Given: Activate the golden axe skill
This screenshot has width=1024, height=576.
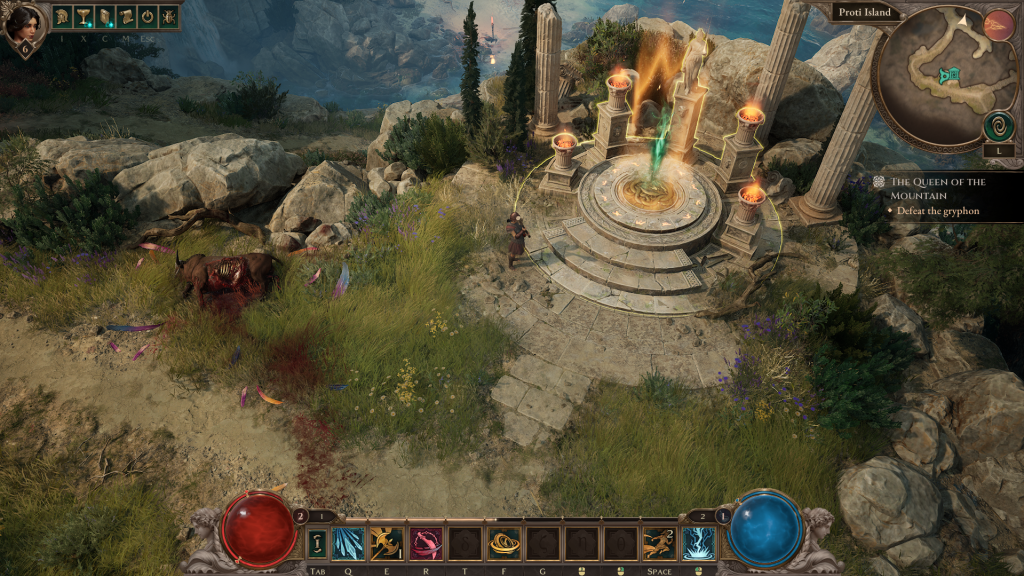Looking at the screenshot, I should pos(388,543).
